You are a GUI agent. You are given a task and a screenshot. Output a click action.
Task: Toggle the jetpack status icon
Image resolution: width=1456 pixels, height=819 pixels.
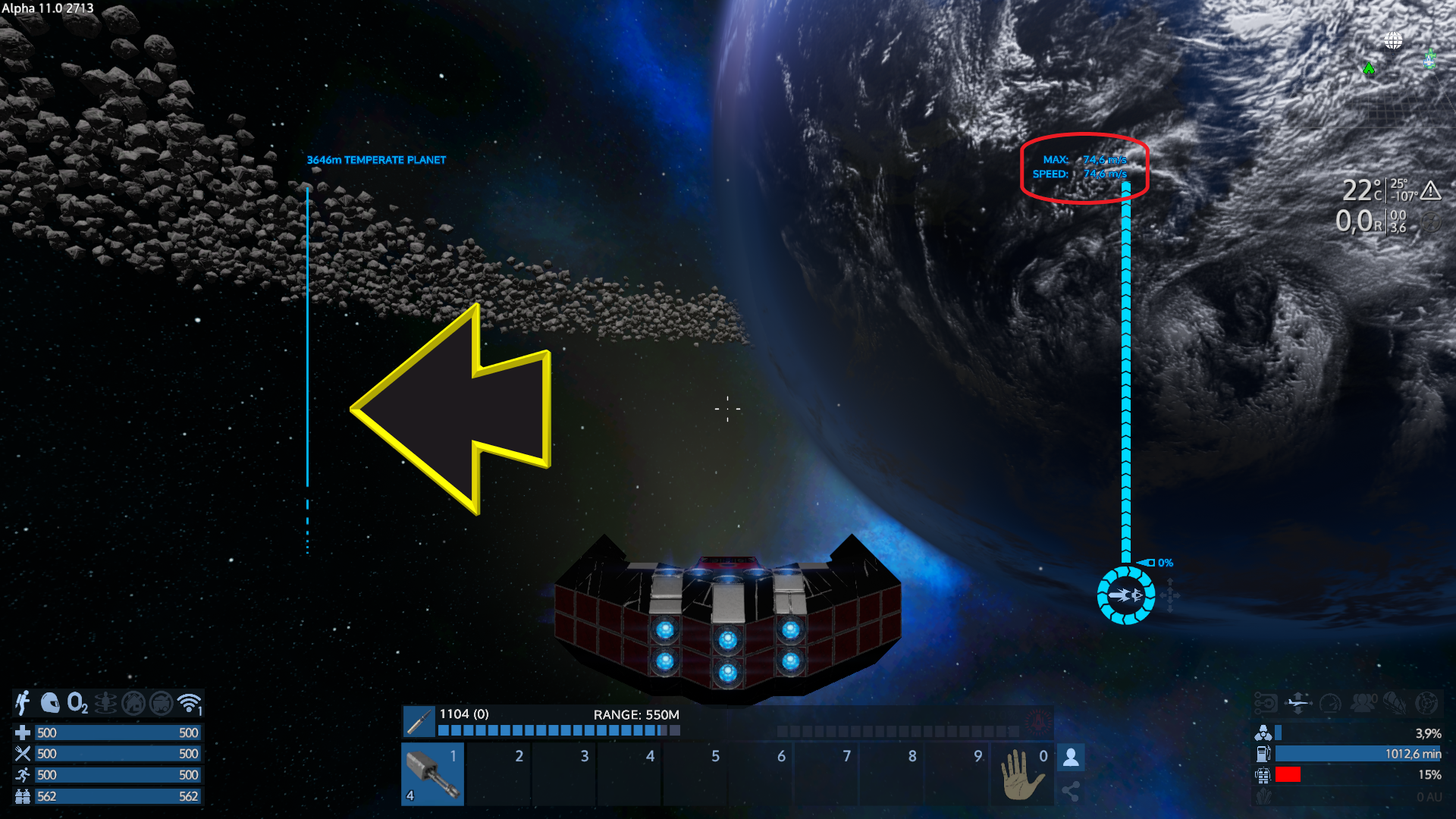[23, 703]
